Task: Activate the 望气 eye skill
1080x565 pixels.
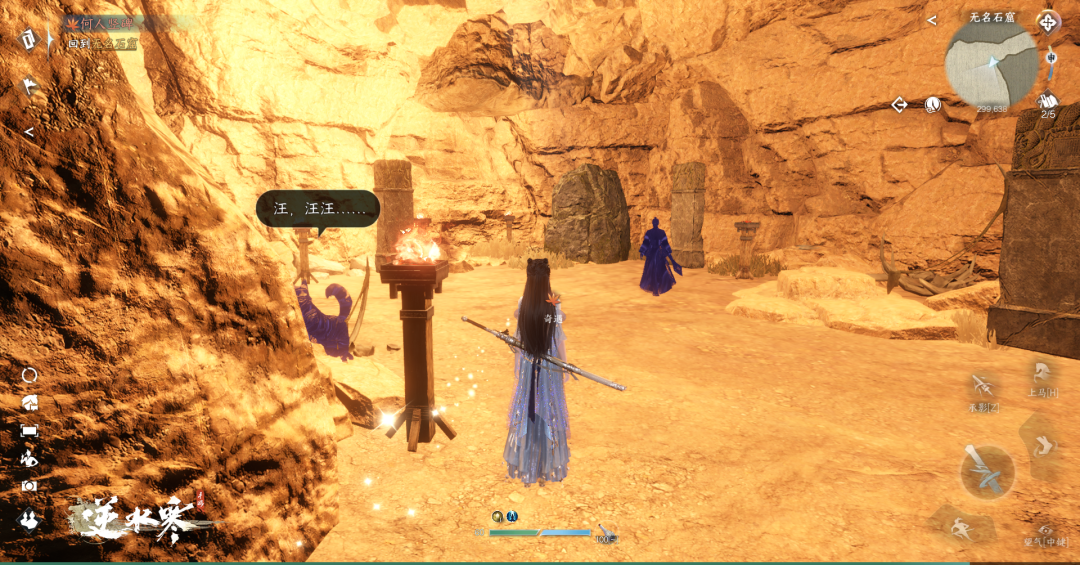Action: click(1044, 530)
